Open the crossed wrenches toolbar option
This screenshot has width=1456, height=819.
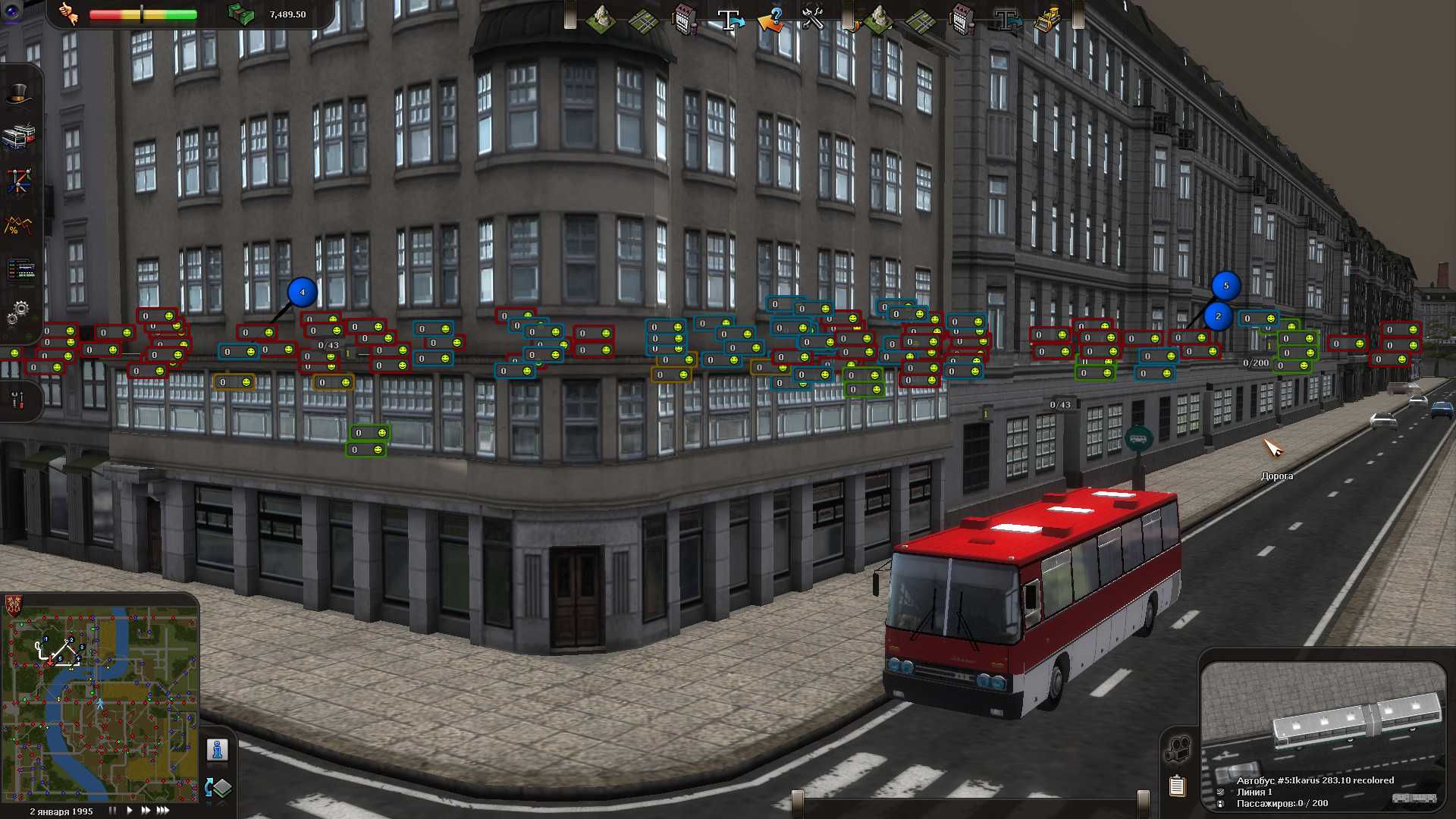coord(813,20)
